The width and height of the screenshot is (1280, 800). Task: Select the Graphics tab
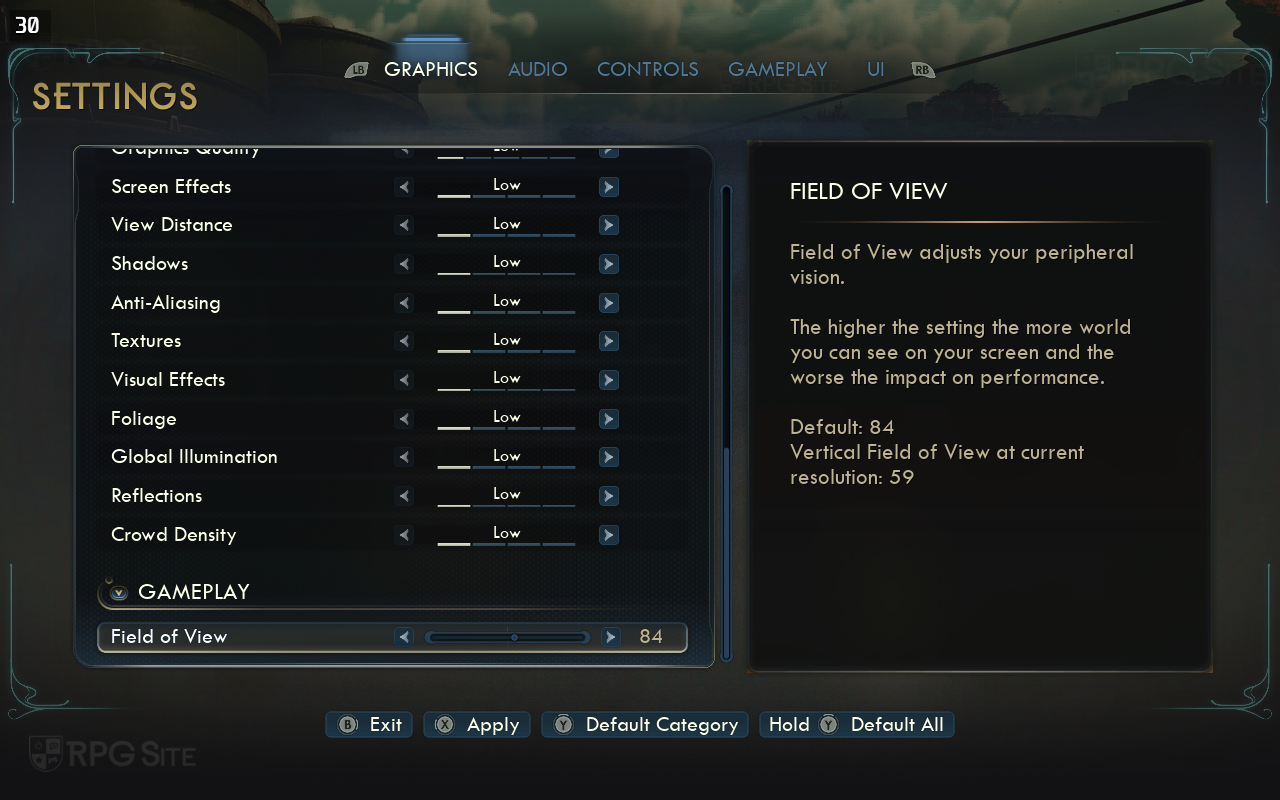point(430,69)
